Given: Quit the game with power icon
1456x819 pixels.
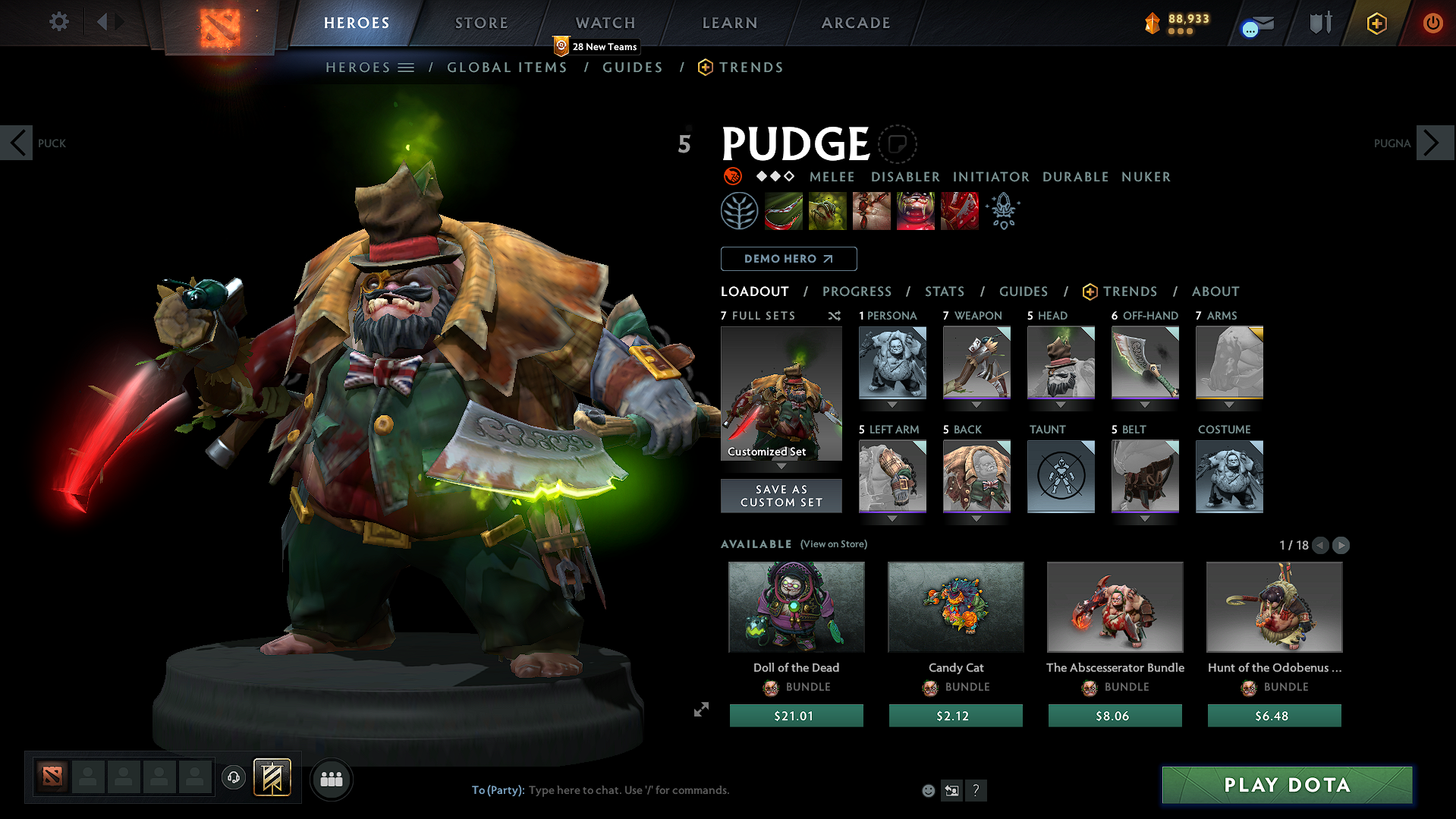Looking at the screenshot, I should (1432, 23).
